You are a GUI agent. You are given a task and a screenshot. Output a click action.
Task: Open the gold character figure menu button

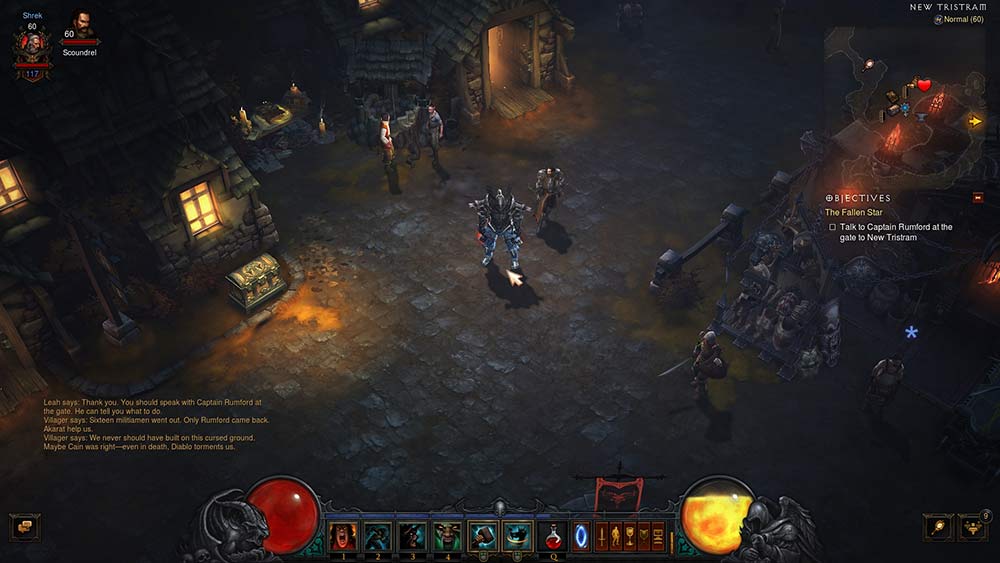pos(616,536)
